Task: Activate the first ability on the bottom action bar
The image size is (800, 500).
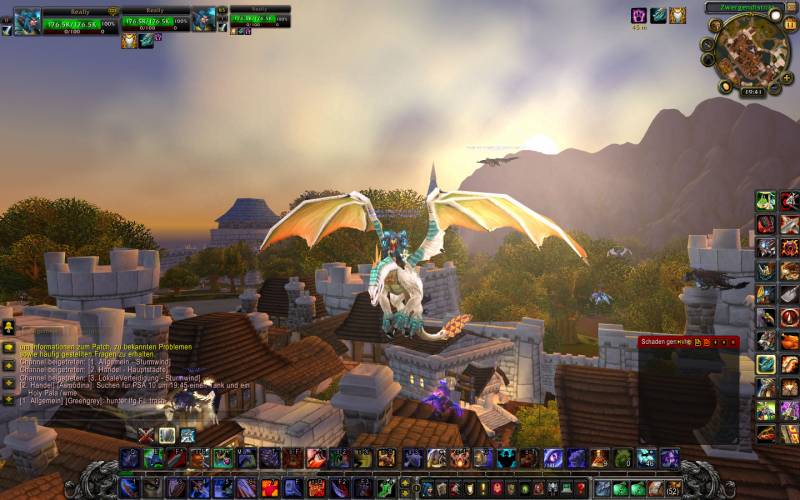Action: [129, 488]
